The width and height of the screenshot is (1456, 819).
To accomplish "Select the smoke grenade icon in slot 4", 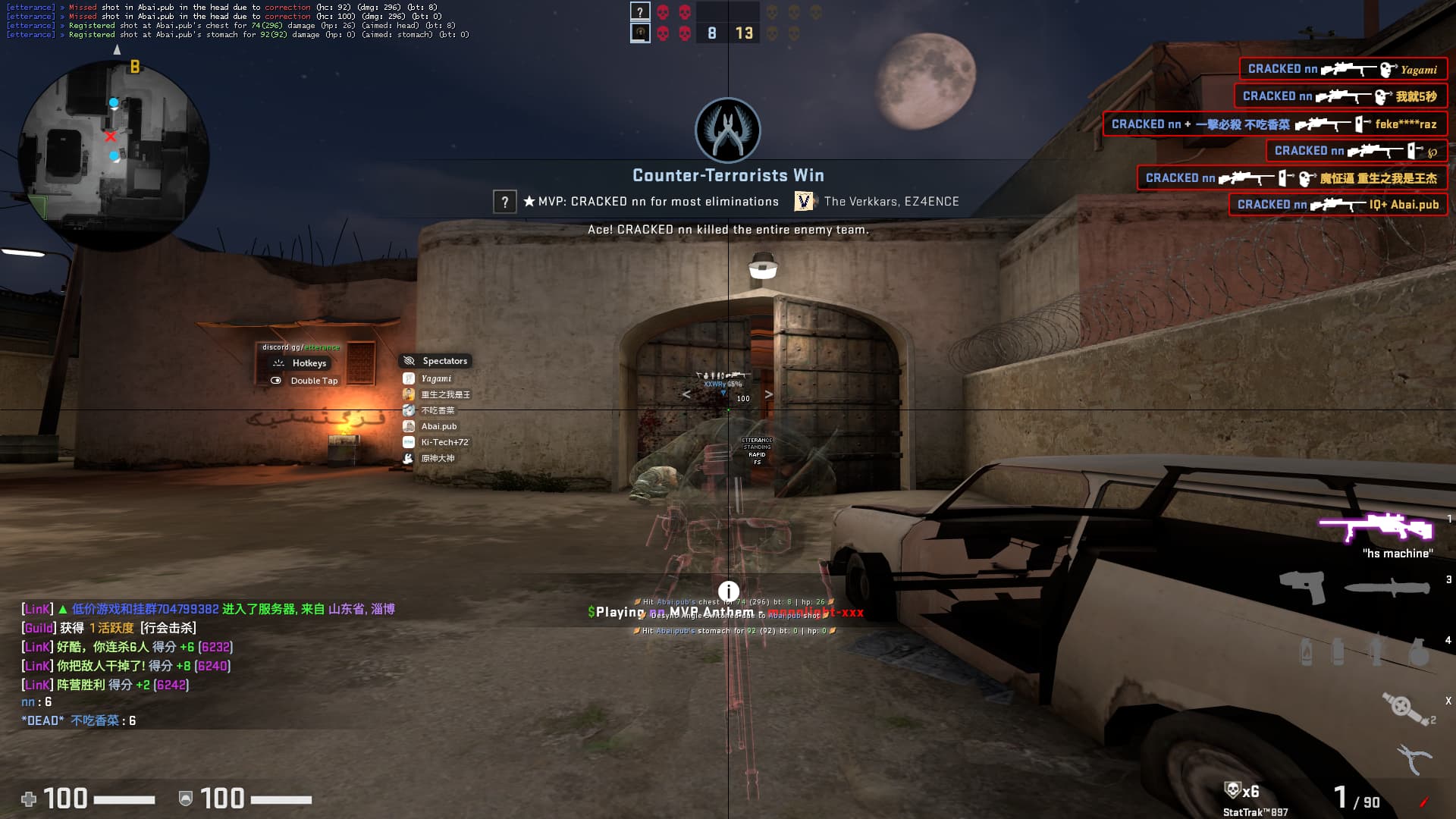I will point(1337,652).
